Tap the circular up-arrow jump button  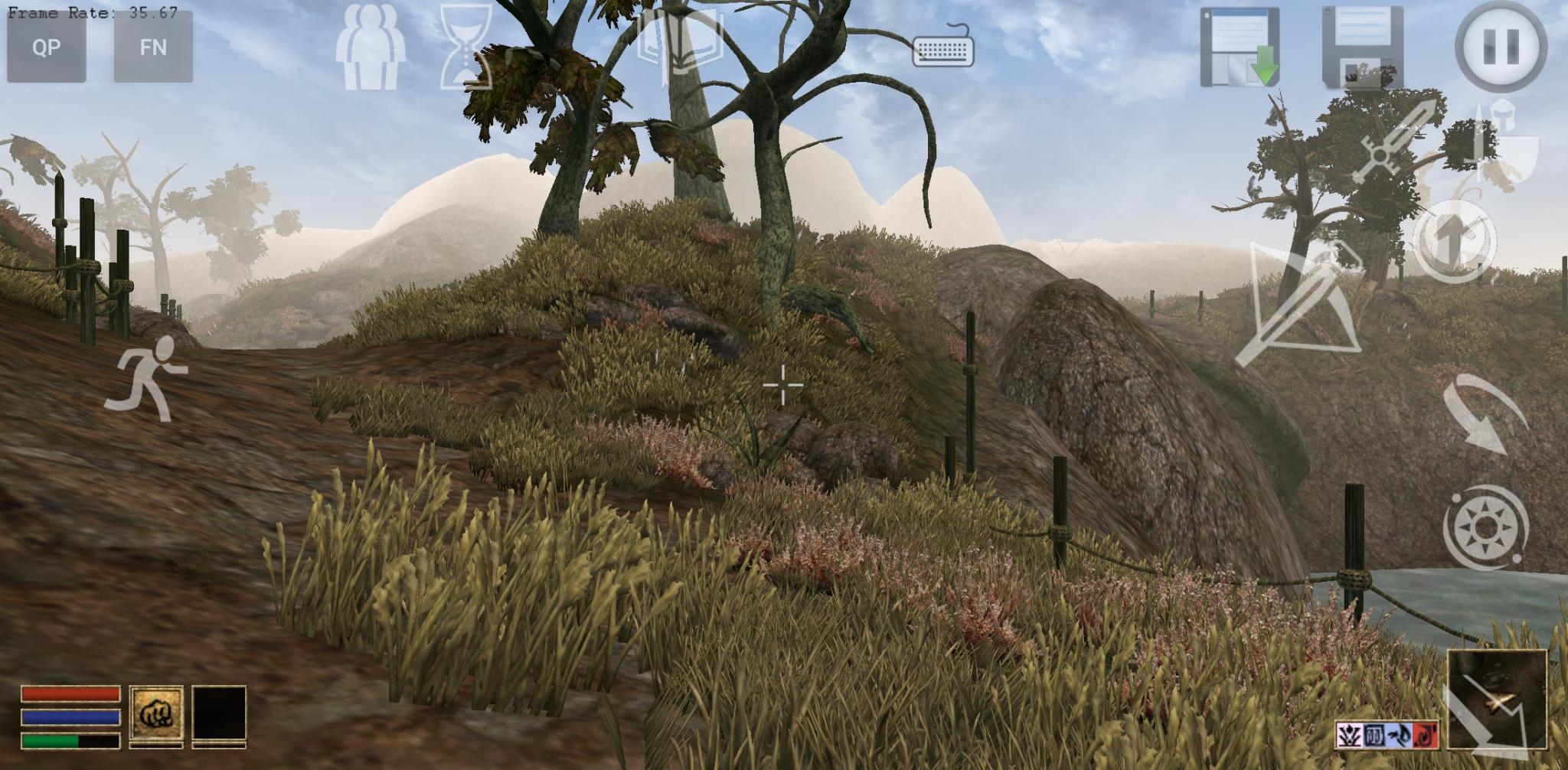tap(1452, 241)
